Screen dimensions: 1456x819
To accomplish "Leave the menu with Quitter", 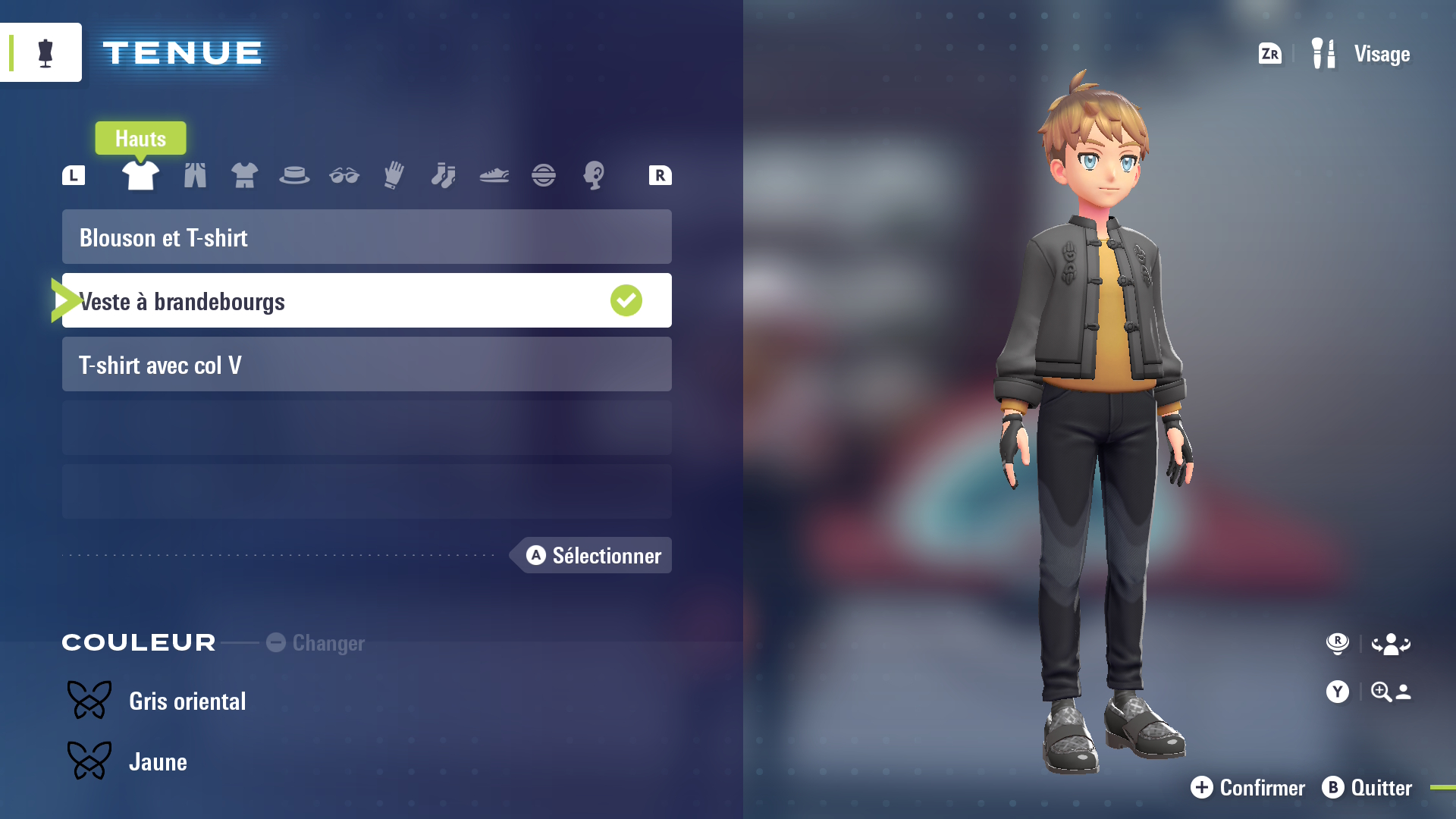I will [1367, 788].
